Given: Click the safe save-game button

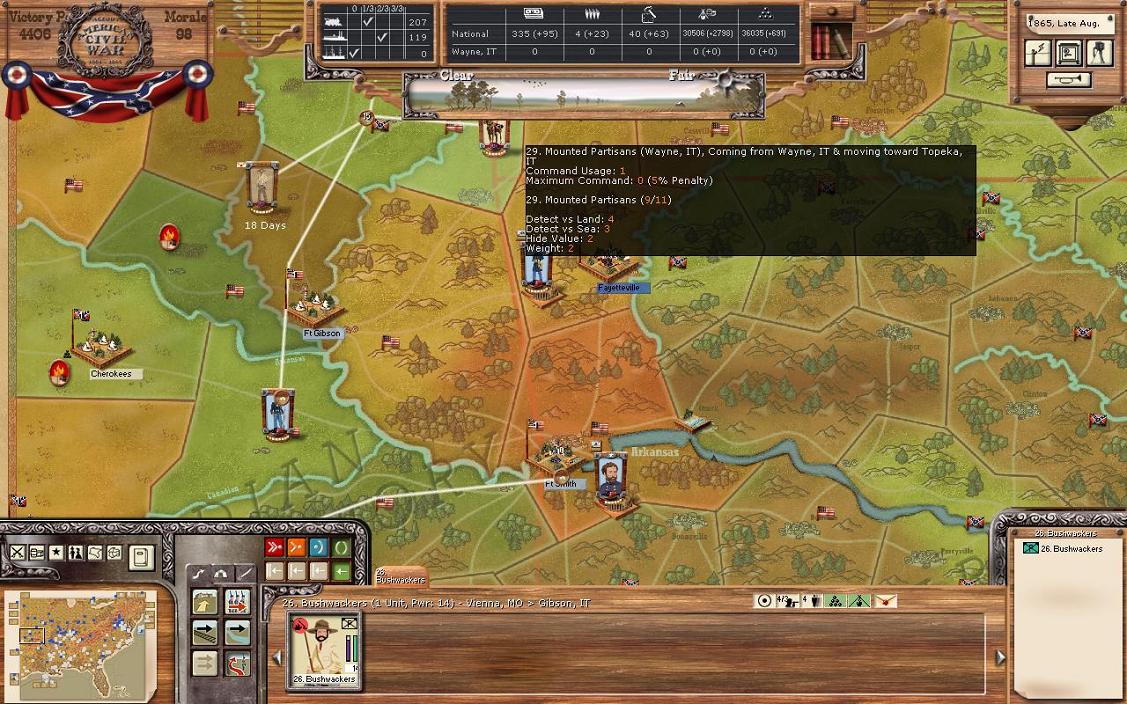Looking at the screenshot, I should 1069,53.
